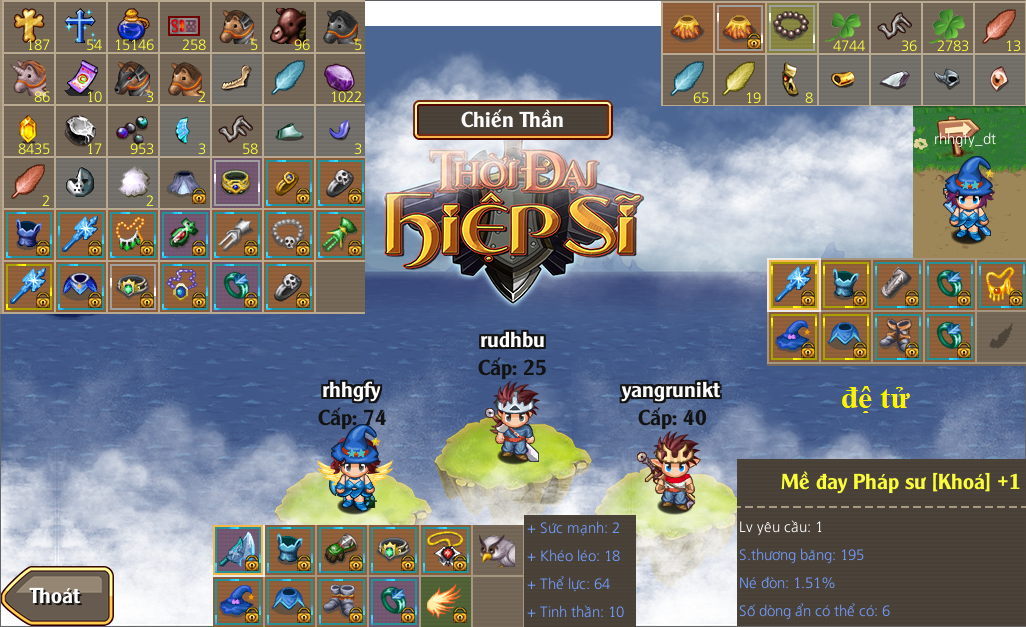Select the blue potion with 15146 count
Viewport: 1026px width, 627px height.
pos(133,27)
